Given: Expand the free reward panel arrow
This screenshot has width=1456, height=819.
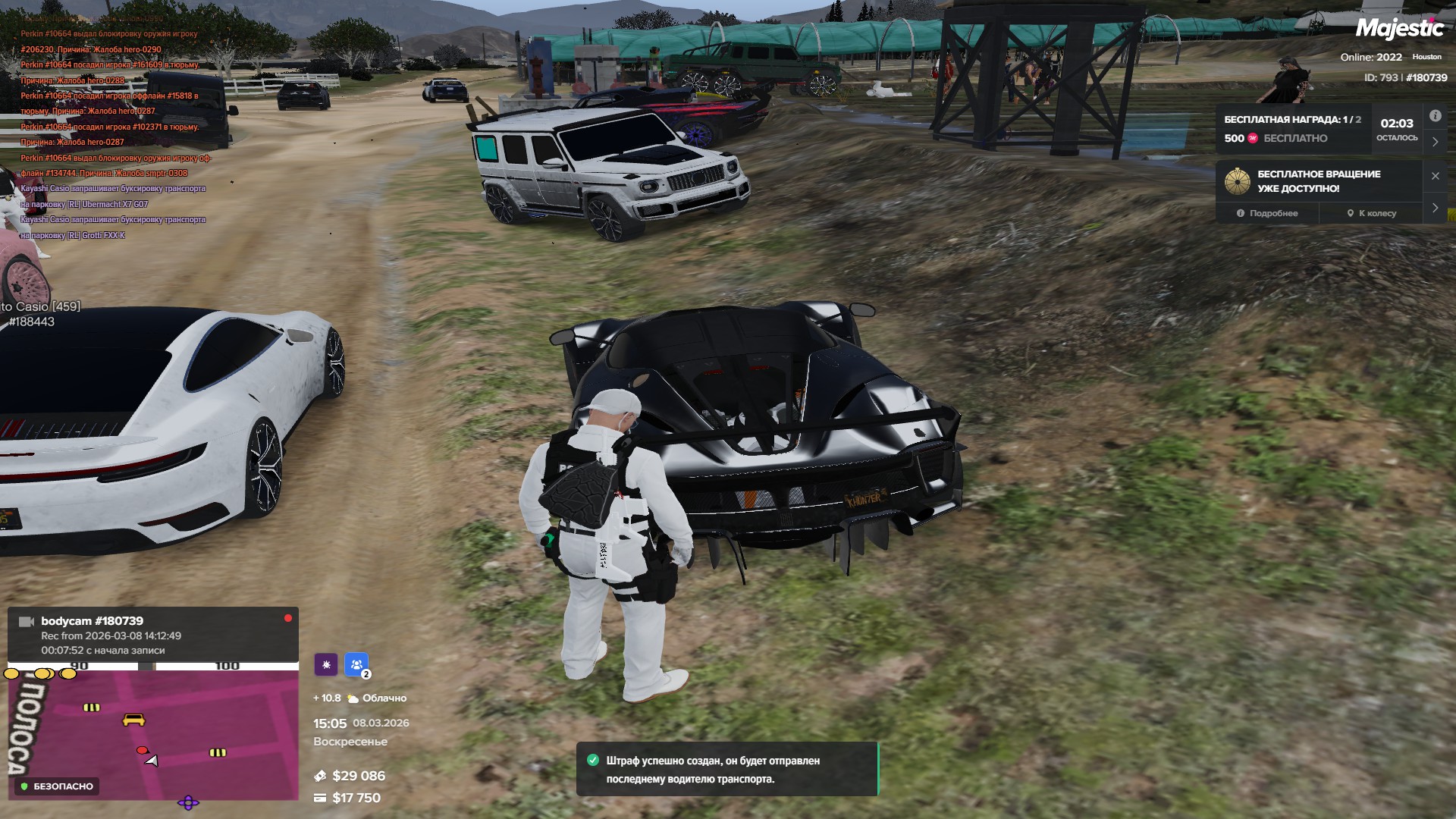Looking at the screenshot, I should tap(1435, 142).
